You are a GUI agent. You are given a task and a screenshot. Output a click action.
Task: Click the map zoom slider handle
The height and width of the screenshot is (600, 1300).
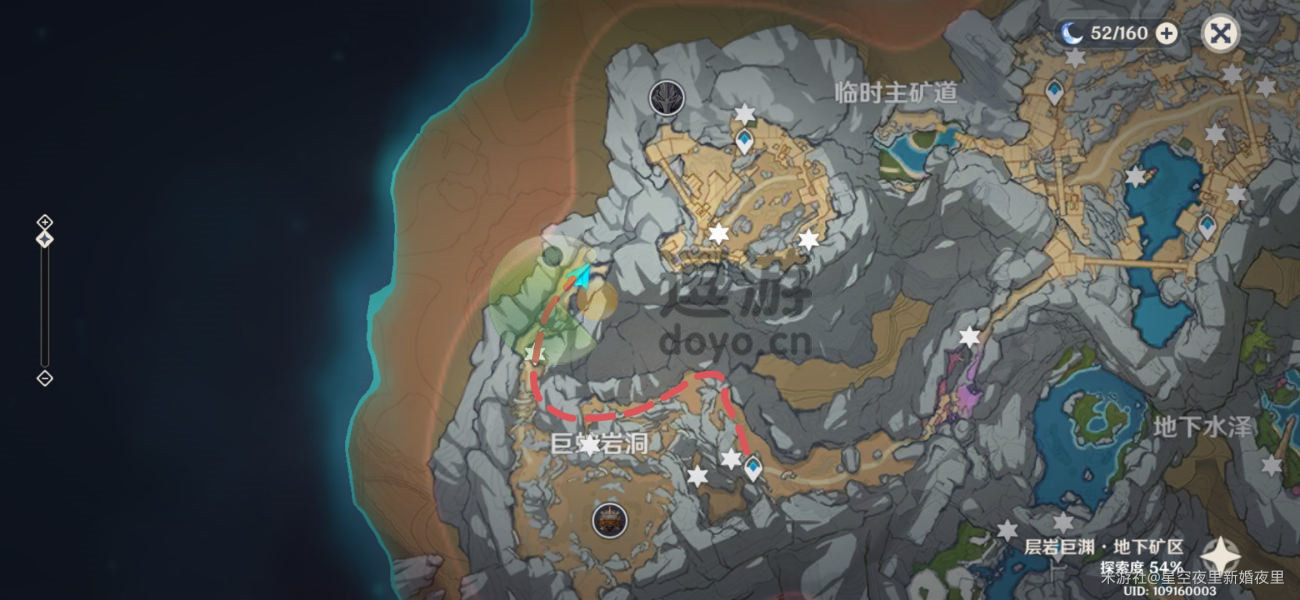pos(44,239)
